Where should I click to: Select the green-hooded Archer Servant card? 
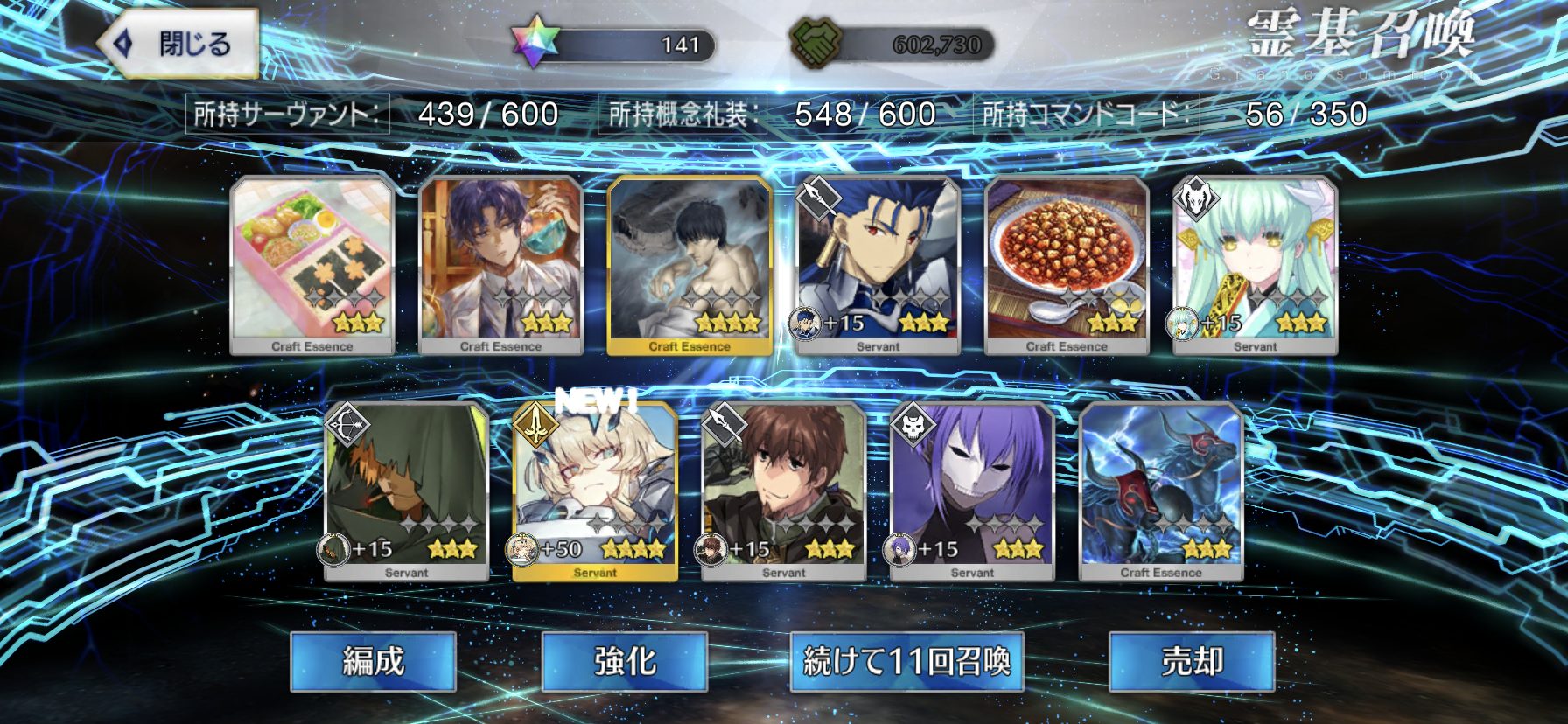pyautogui.click(x=406, y=491)
